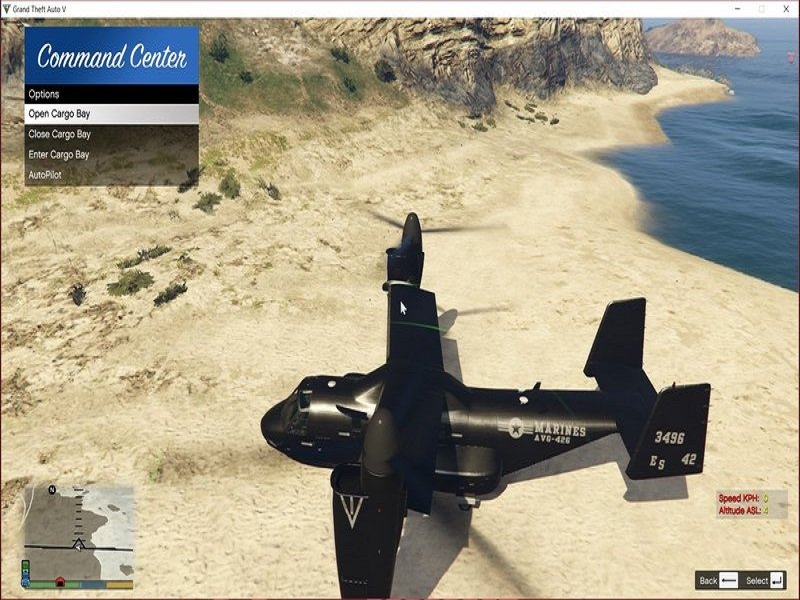Viewport: 800px width, 600px height.
Task: Pick the Enter Cargo Bay entry
Action: click(x=111, y=155)
